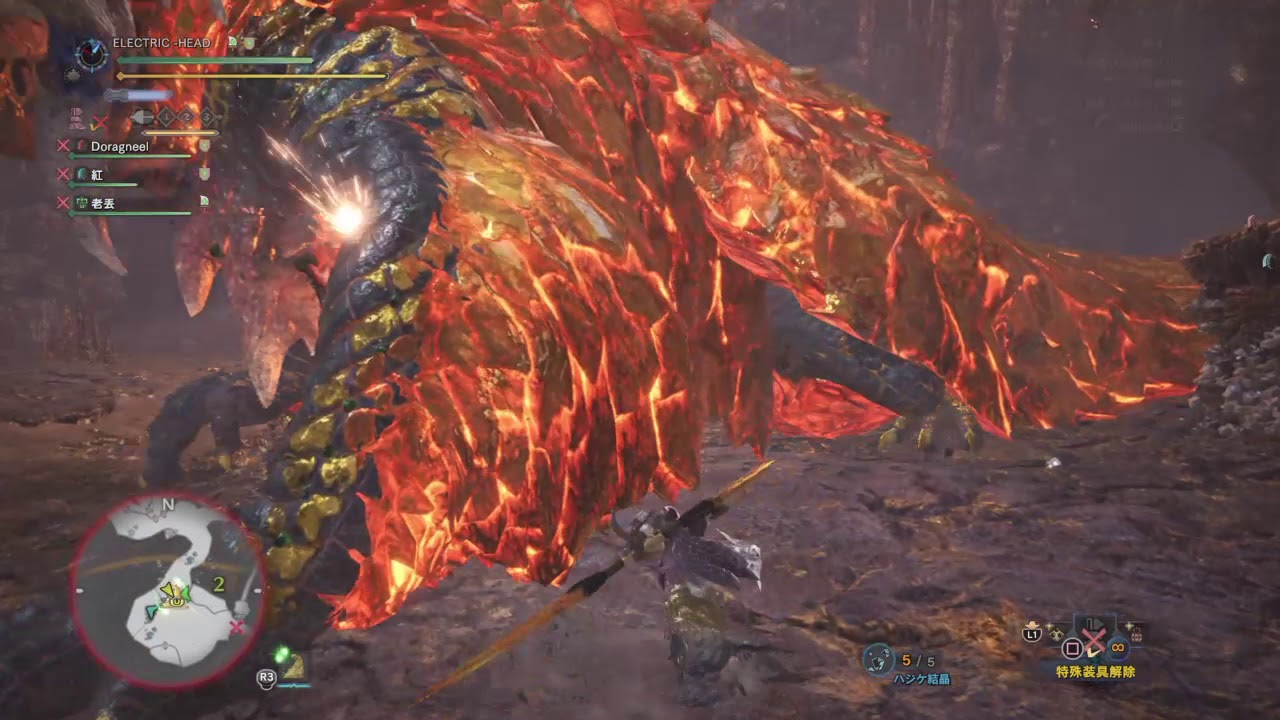Click the green buff shield next to Doragneel
Image resolution: width=1280 pixels, height=720 pixels.
point(205,144)
